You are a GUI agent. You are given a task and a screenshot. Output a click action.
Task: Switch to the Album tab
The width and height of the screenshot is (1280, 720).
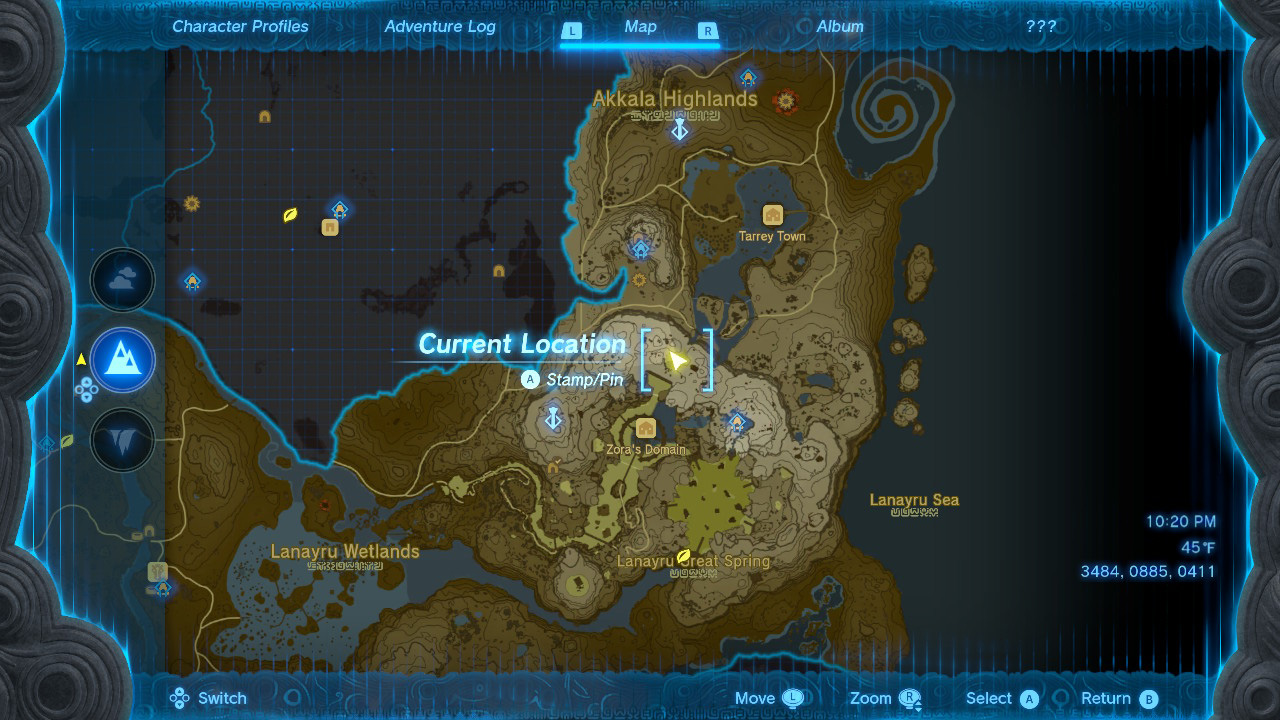pos(842,27)
